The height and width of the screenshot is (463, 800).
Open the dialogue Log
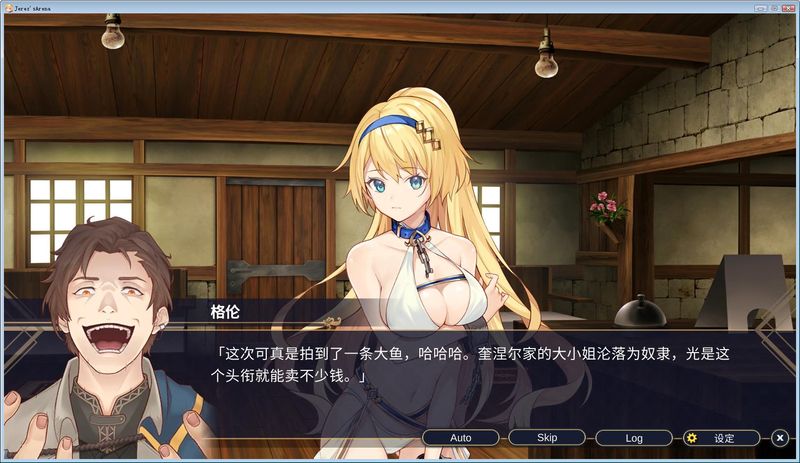[634, 438]
